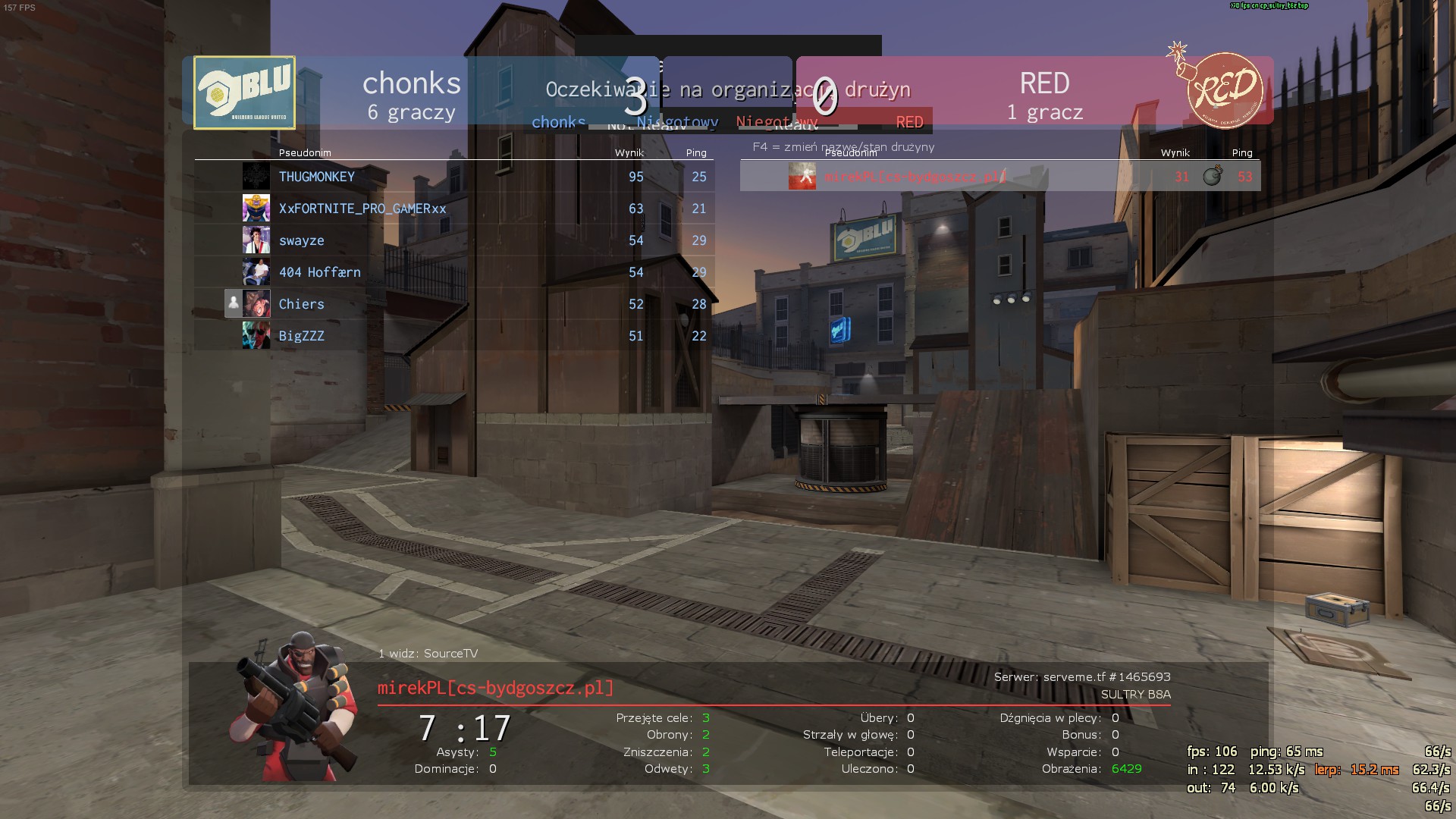The image size is (1456, 819).
Task: Click the BLU team logo
Action: (244, 93)
